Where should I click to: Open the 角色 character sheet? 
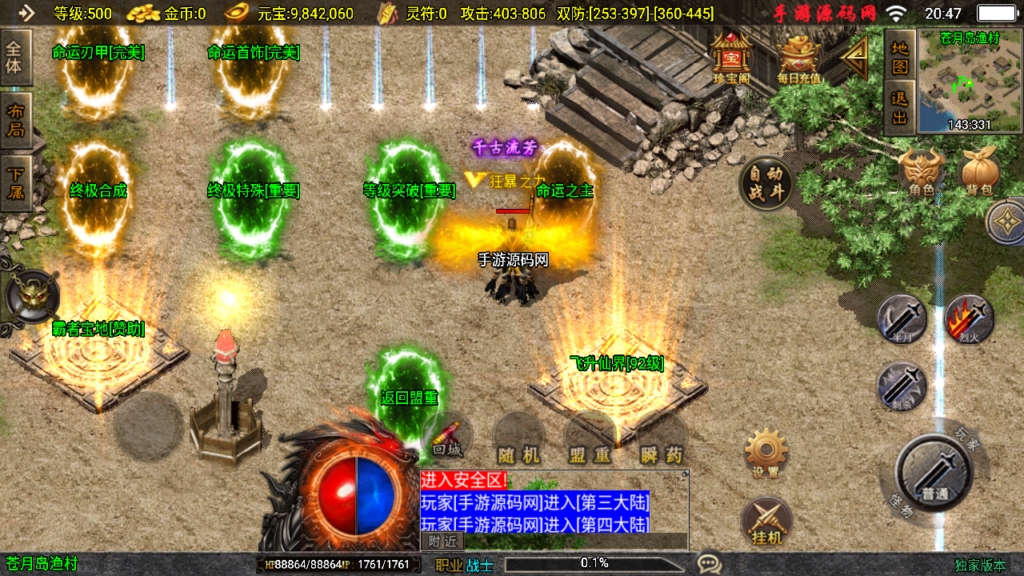[921, 170]
